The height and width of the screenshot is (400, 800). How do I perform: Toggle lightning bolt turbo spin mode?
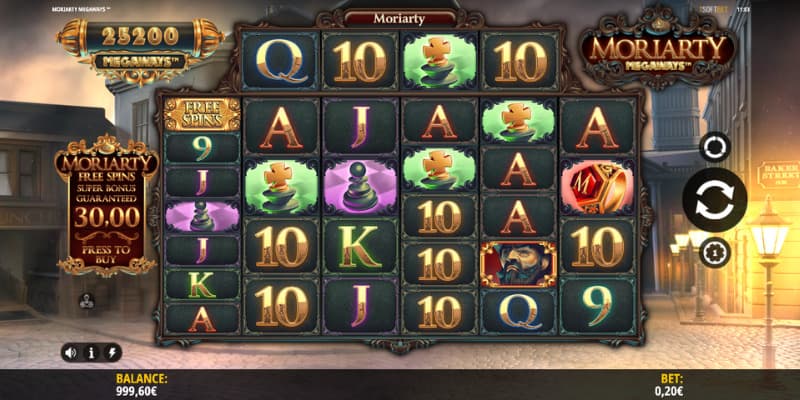pyautogui.click(x=111, y=352)
